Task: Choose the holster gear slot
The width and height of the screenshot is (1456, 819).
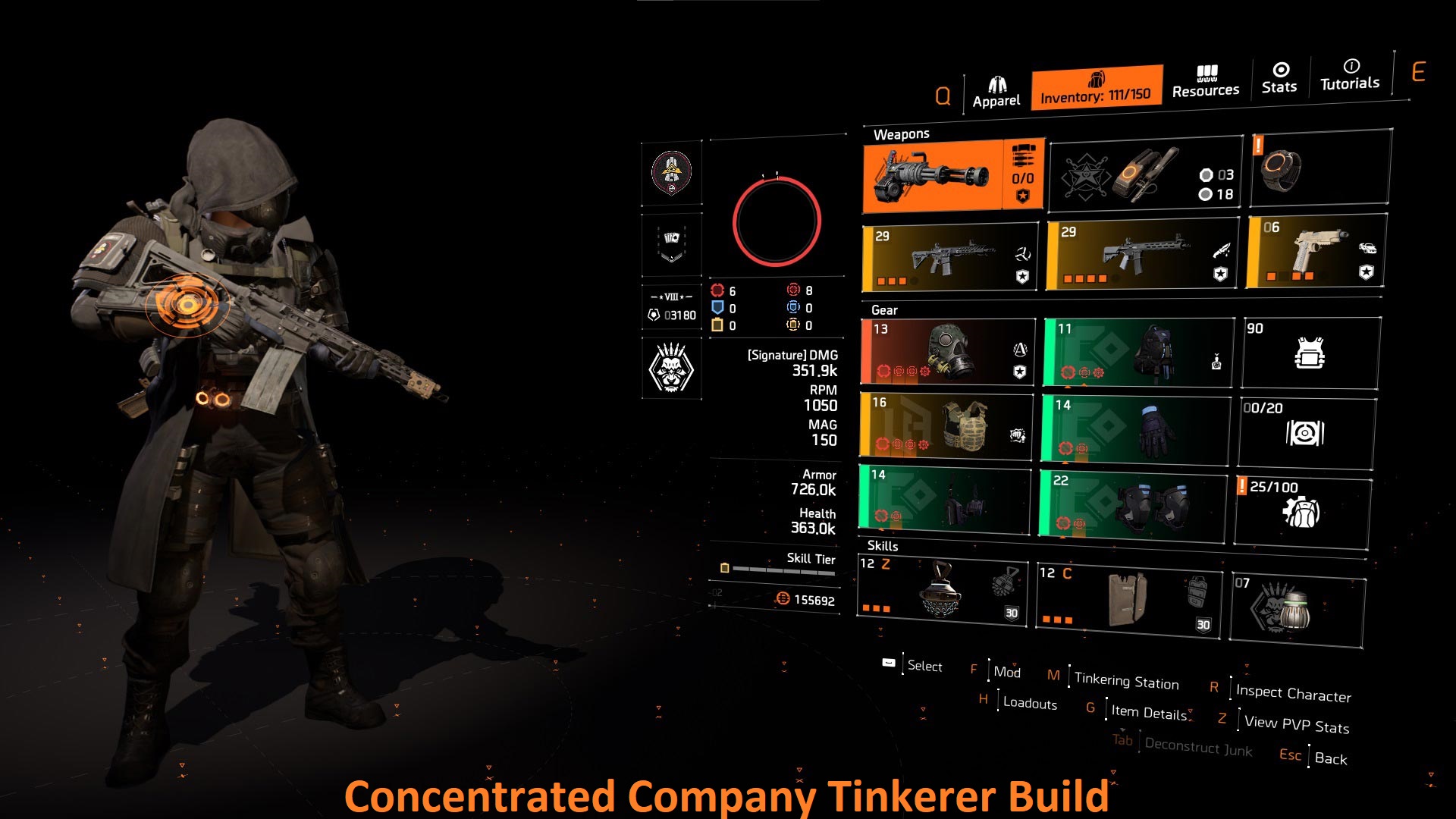Action: (x=945, y=497)
